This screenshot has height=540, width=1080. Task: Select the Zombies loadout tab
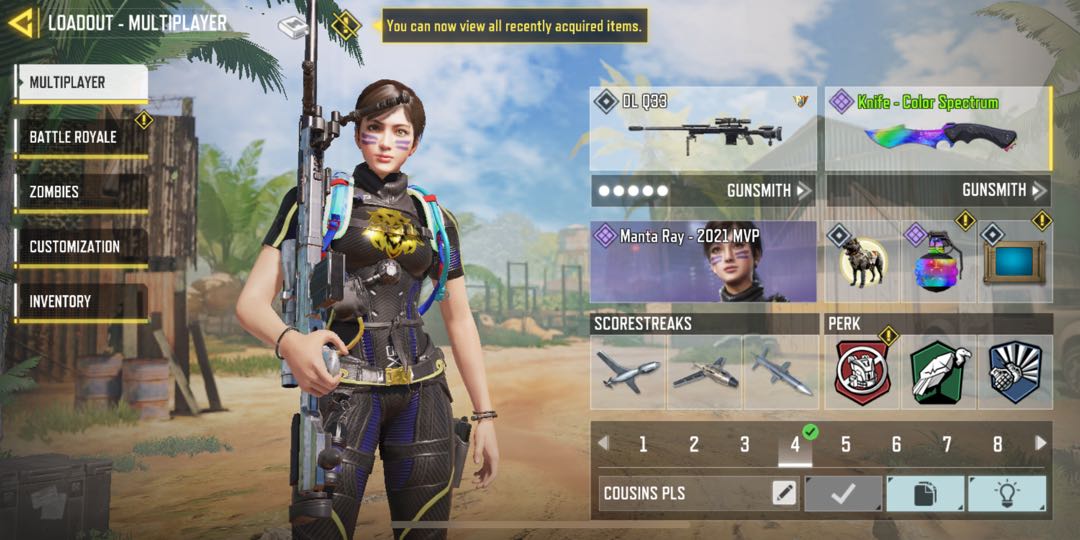pyautogui.click(x=82, y=192)
